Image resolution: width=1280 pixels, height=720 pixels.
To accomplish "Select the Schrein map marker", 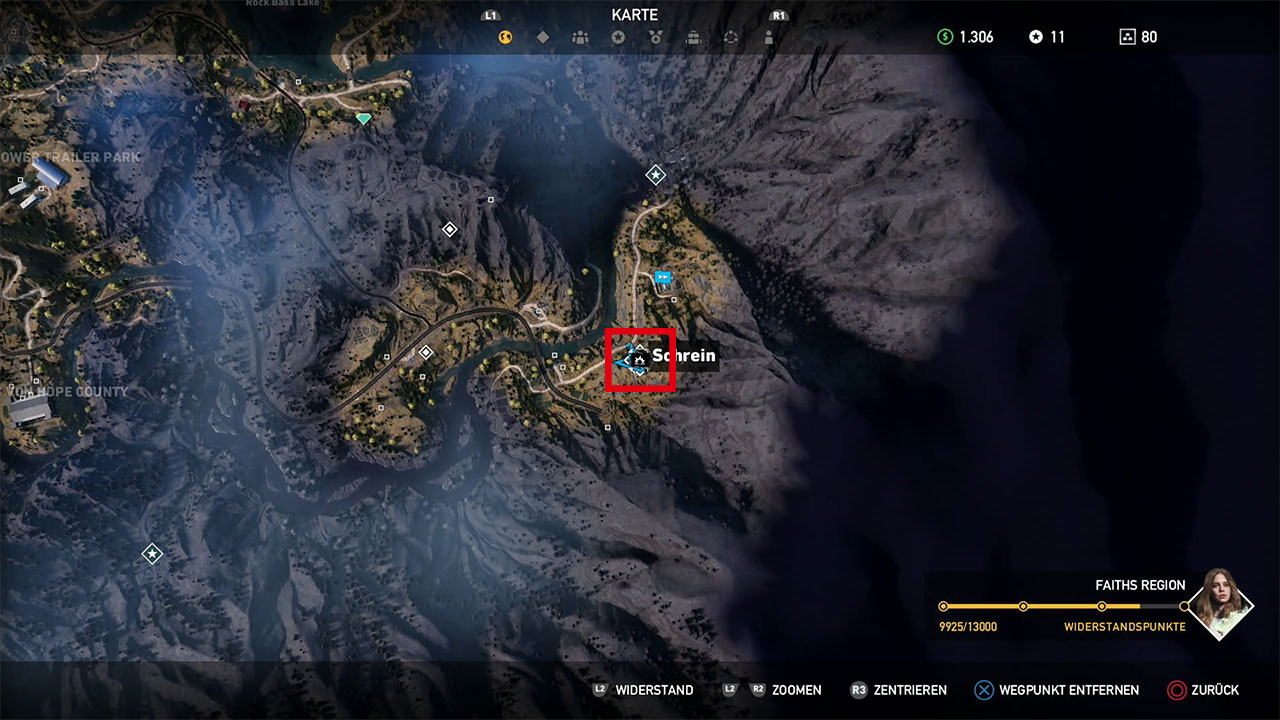I will pos(637,357).
